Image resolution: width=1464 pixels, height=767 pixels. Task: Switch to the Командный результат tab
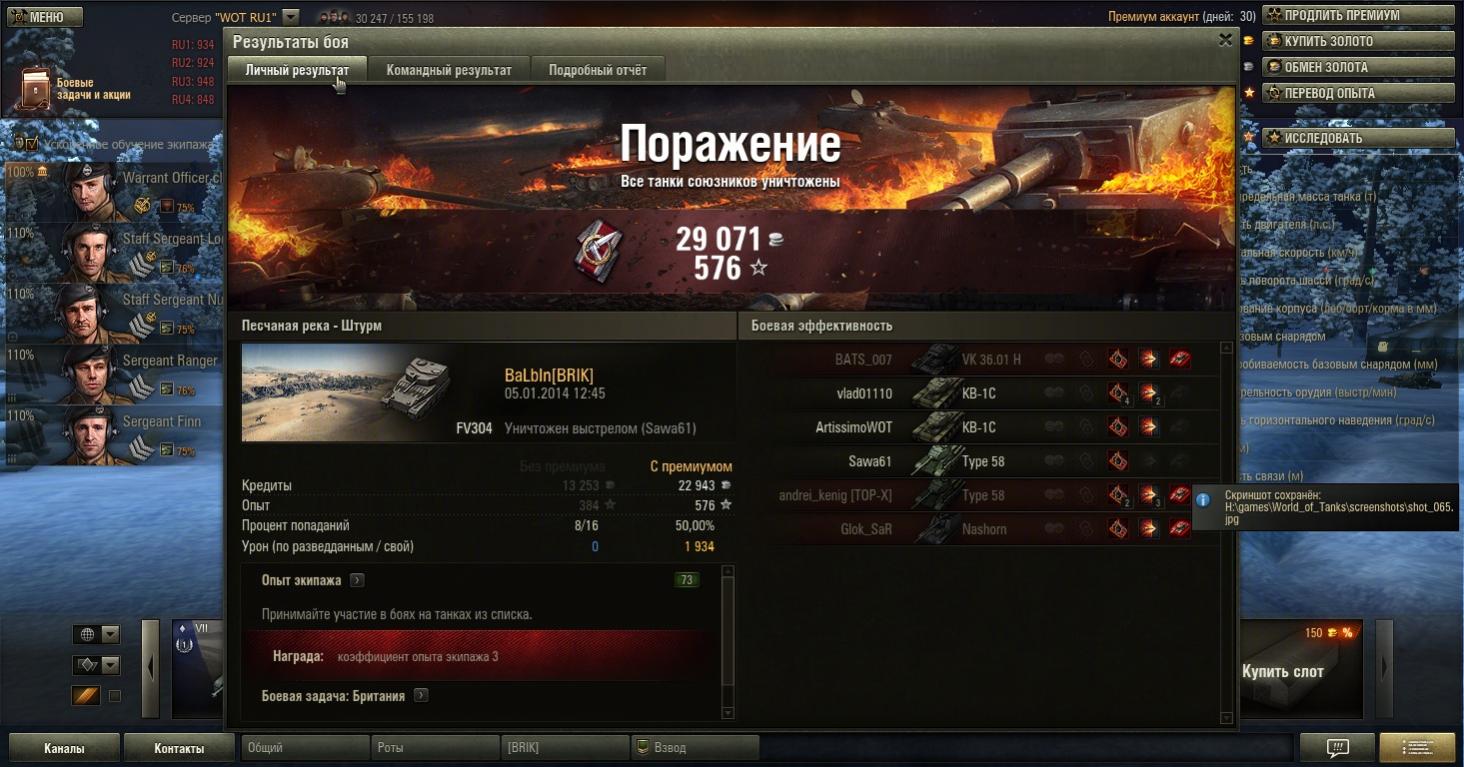coord(449,70)
